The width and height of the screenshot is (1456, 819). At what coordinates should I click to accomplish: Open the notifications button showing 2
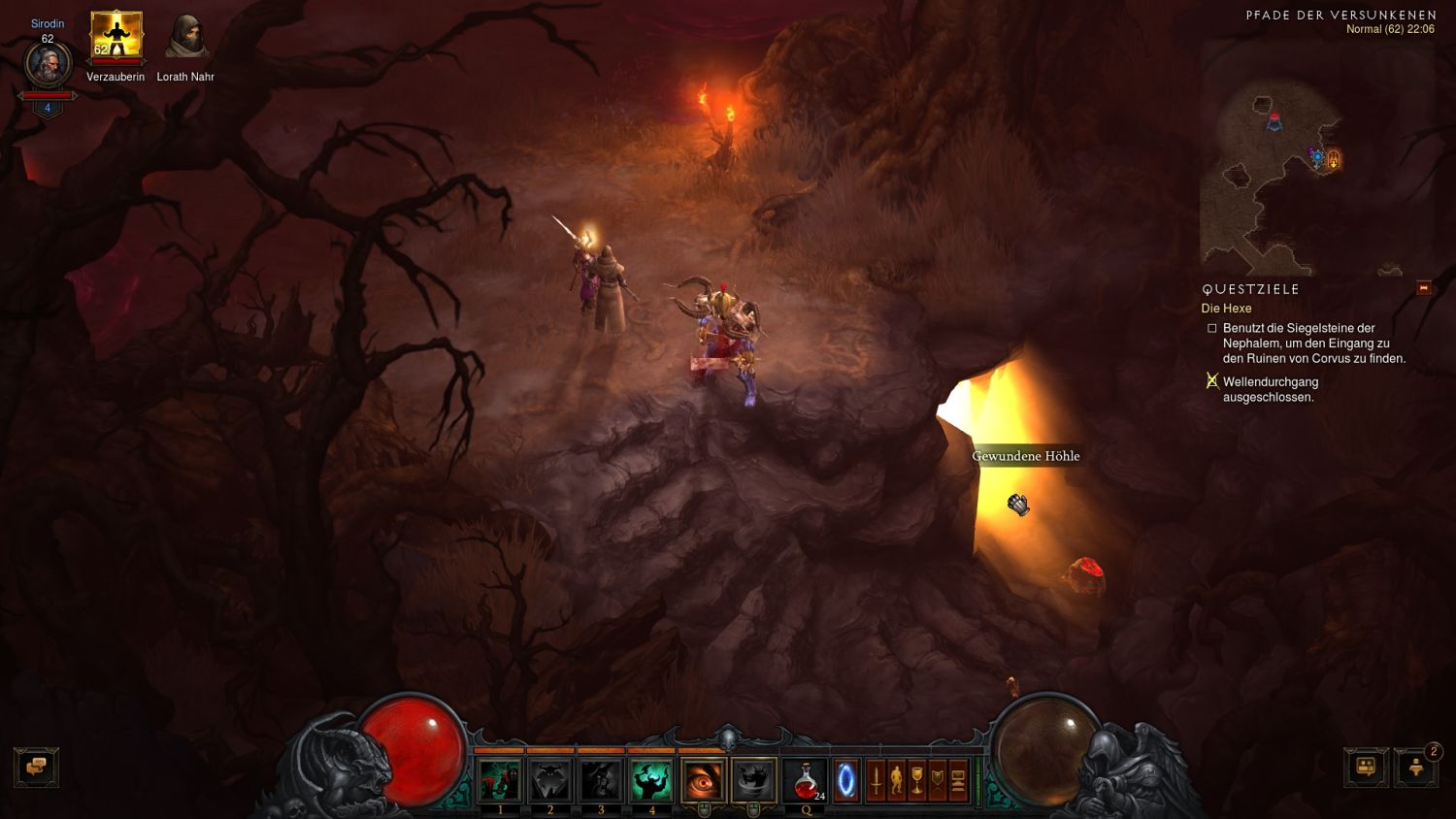[x=1416, y=767]
